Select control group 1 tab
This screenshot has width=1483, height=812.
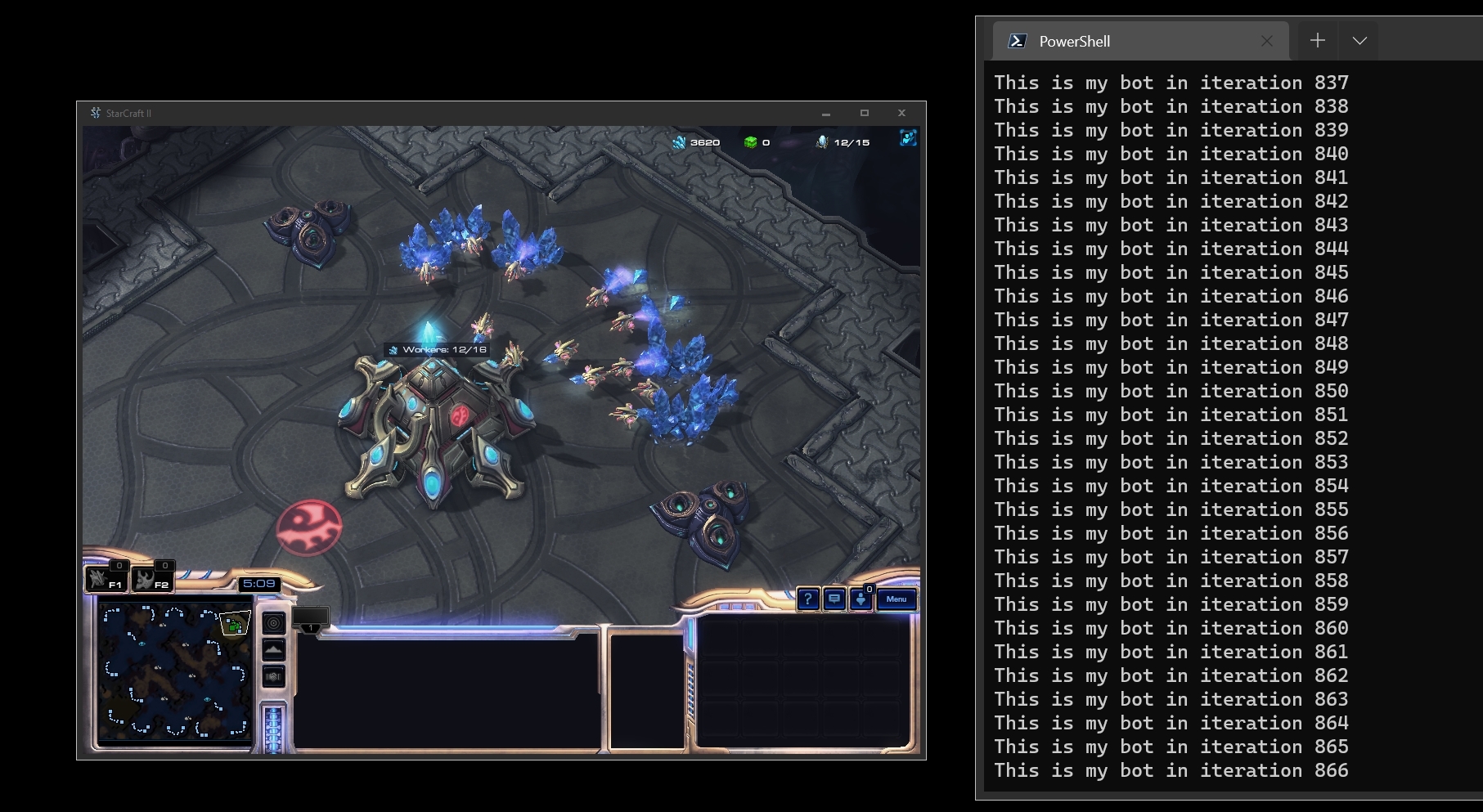(x=311, y=618)
